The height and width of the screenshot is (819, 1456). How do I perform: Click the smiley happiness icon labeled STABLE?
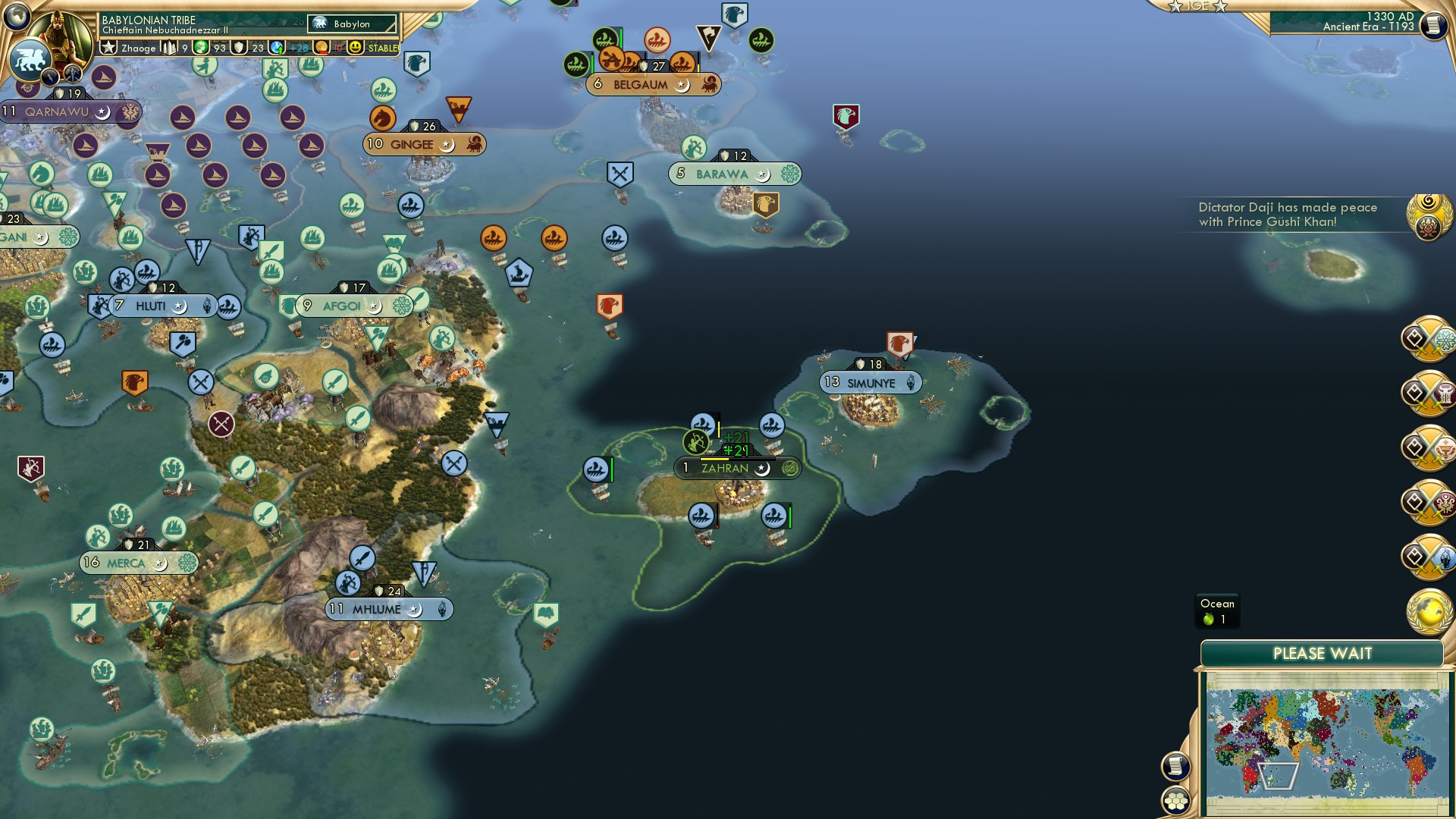coord(356,48)
